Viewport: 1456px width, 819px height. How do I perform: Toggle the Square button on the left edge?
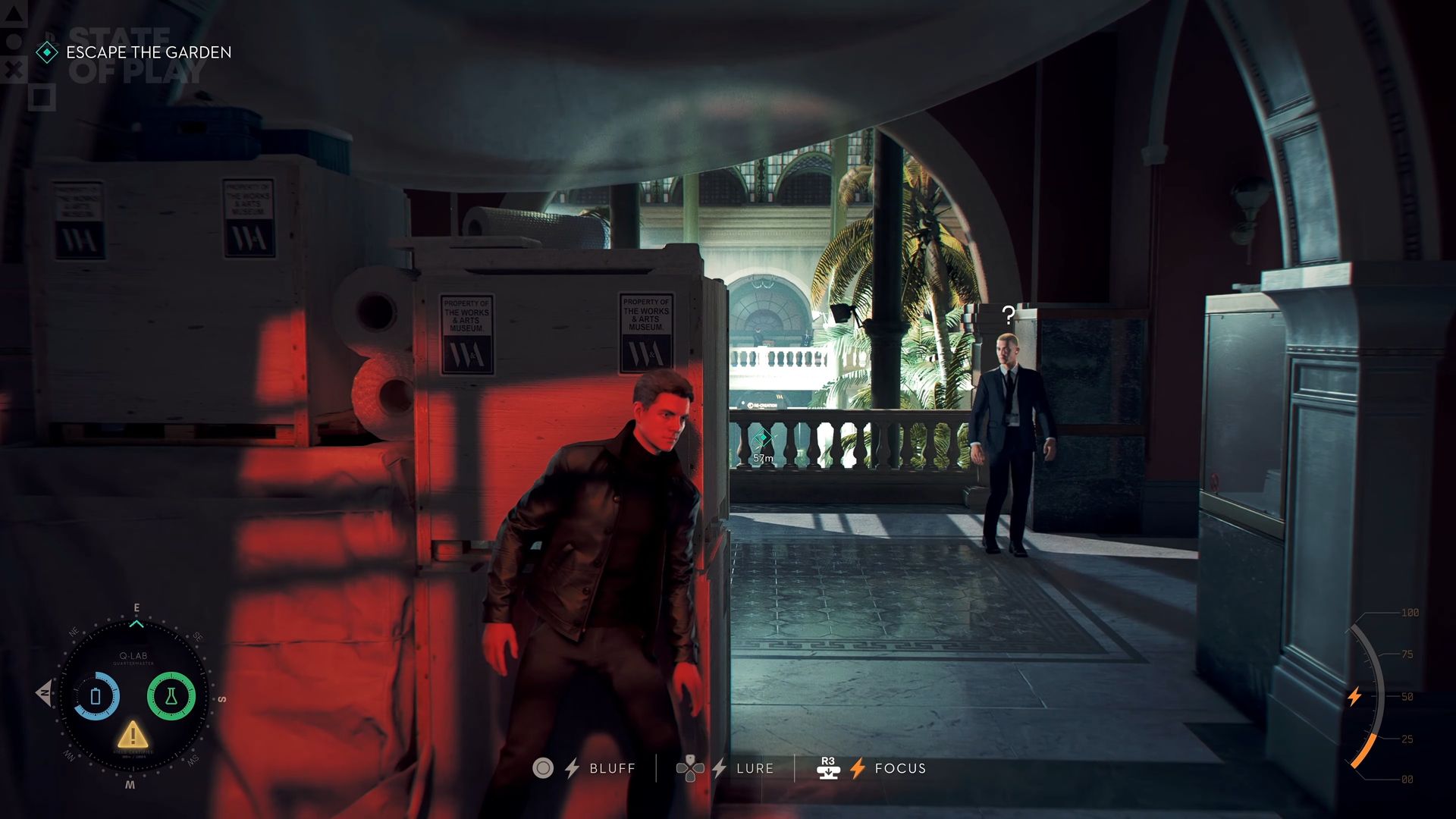pos(42,97)
